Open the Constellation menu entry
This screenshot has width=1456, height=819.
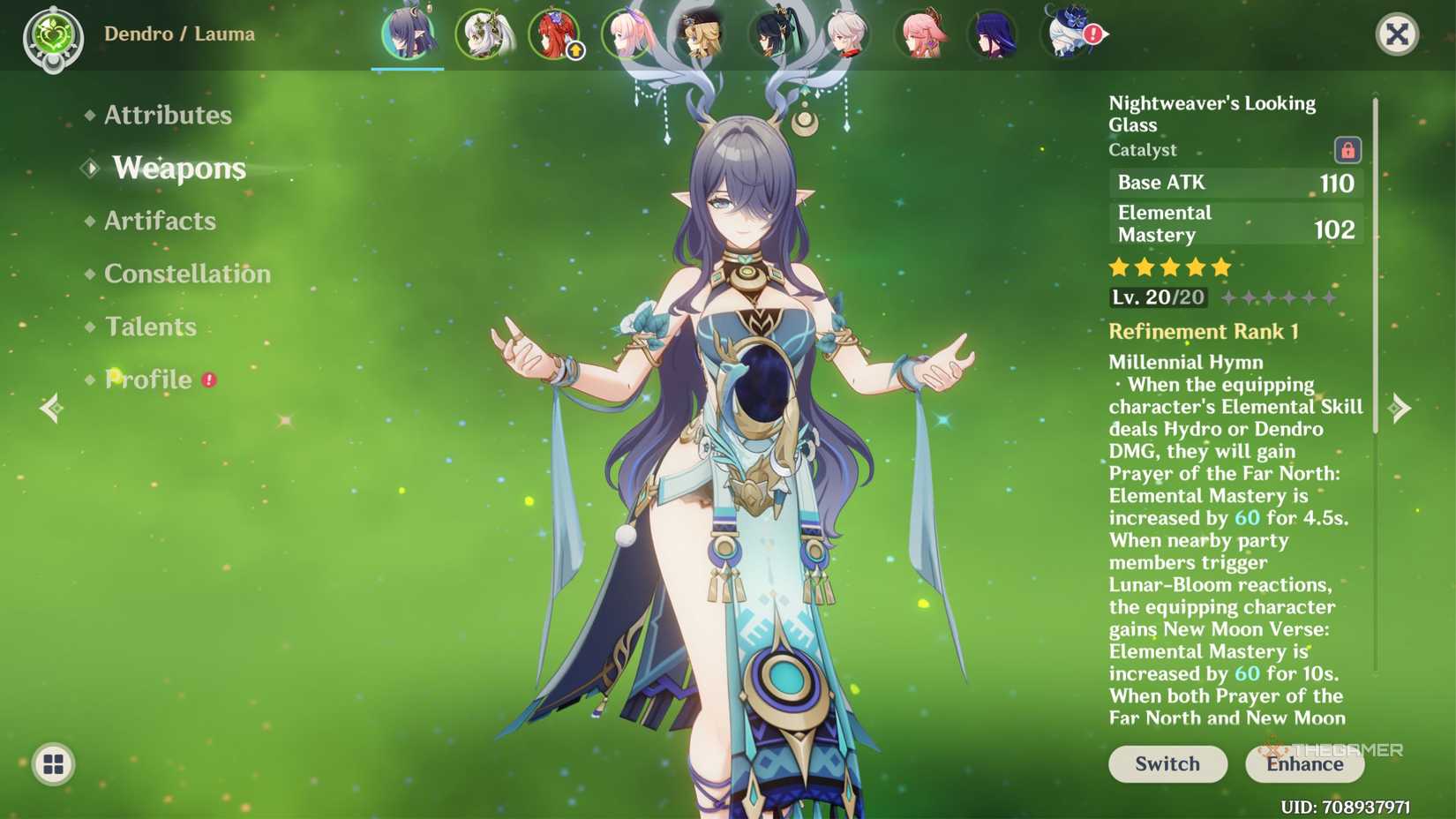(x=187, y=274)
